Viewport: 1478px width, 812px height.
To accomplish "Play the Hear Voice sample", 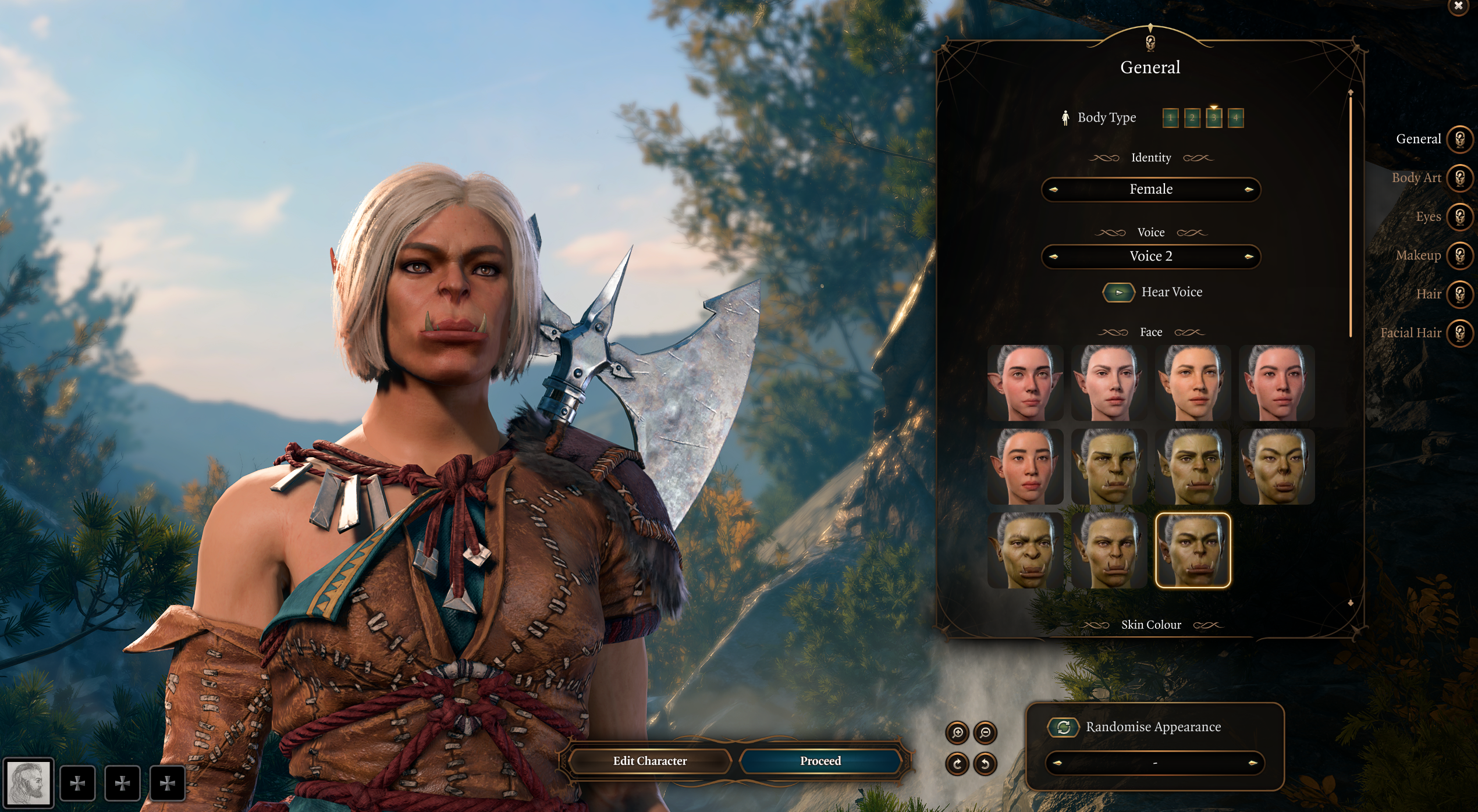I will pos(1118,292).
